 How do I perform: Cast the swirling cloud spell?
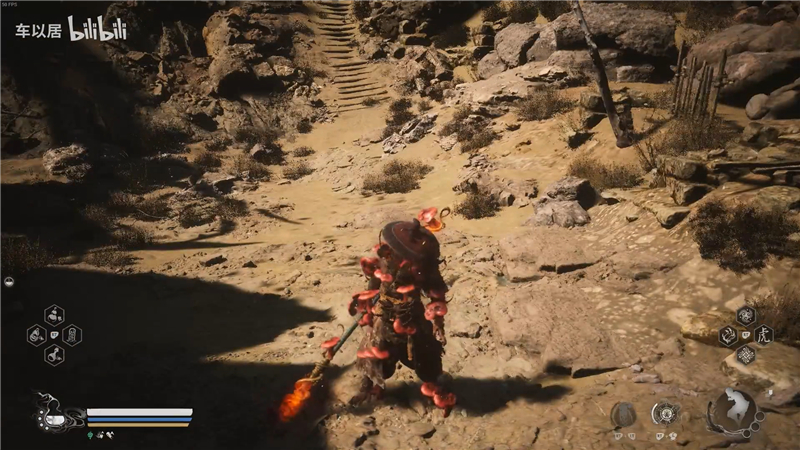coord(745,315)
